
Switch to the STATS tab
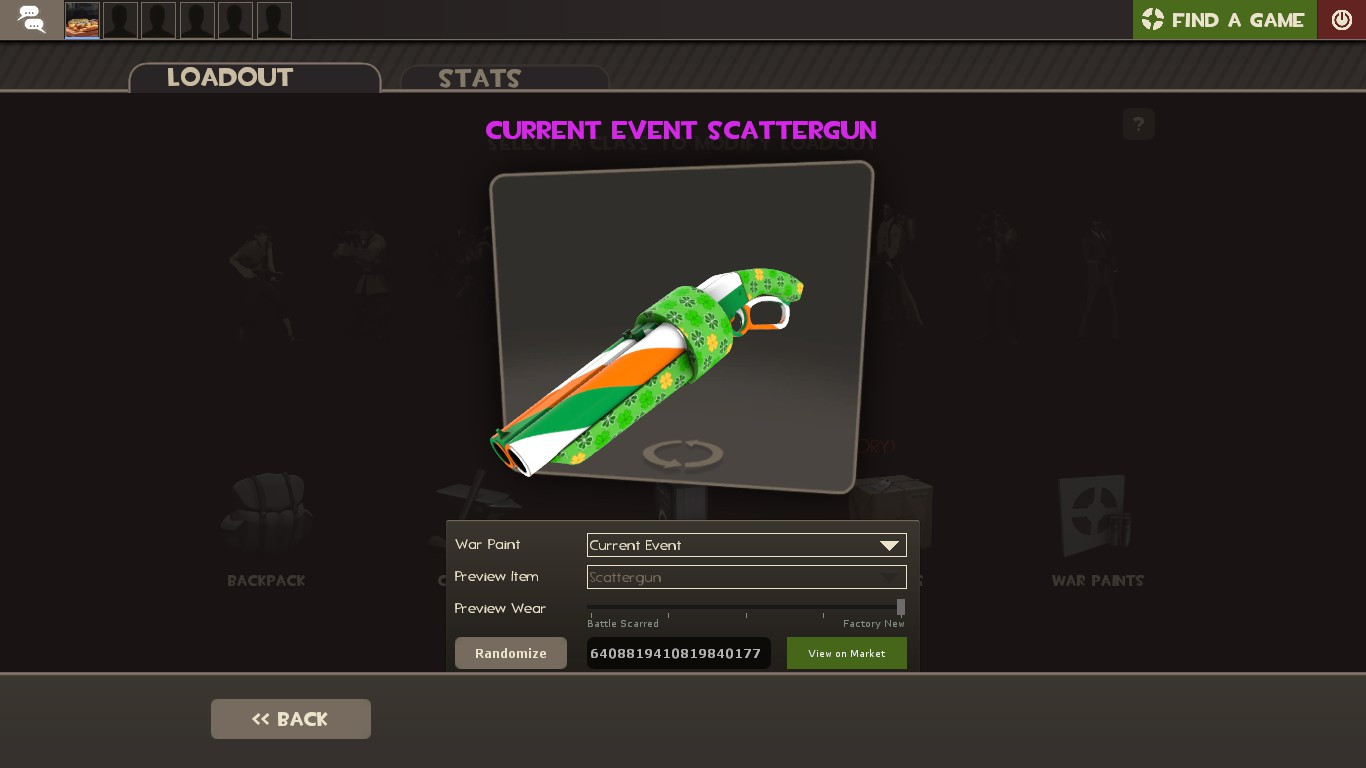pyautogui.click(x=480, y=79)
